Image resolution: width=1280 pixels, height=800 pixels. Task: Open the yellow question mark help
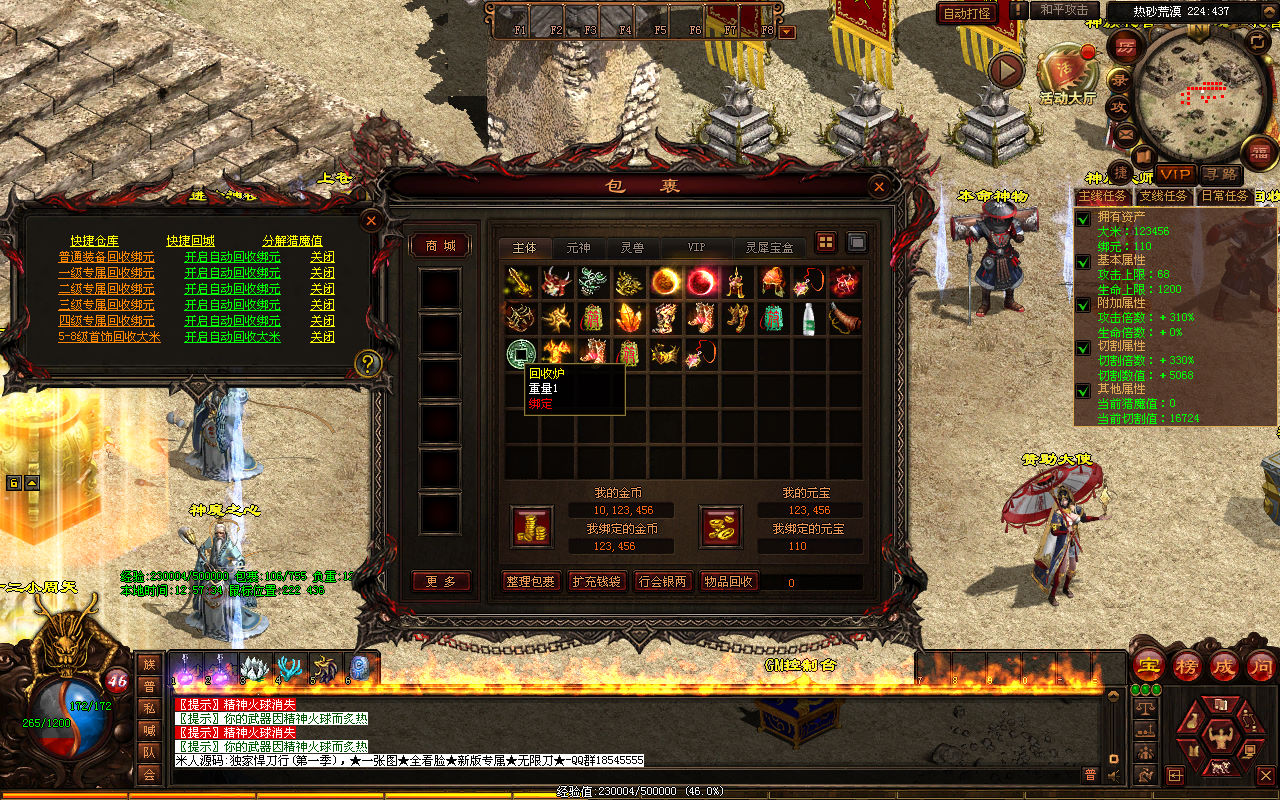click(368, 363)
